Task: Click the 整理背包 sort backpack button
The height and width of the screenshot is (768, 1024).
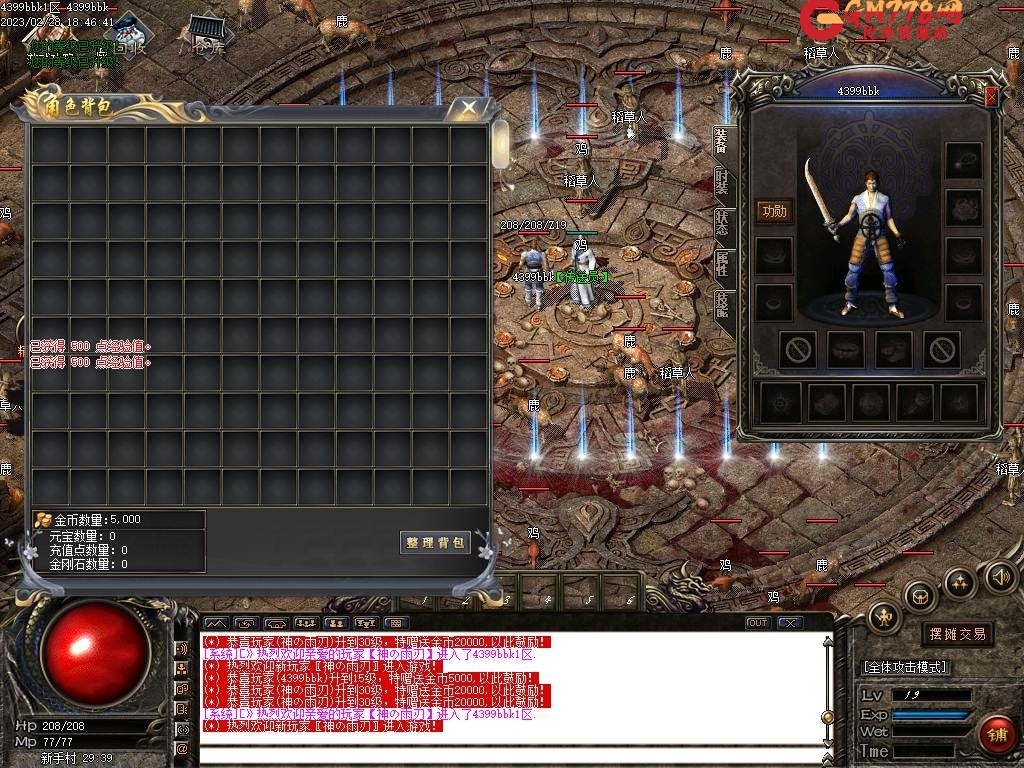Action: pyautogui.click(x=435, y=542)
